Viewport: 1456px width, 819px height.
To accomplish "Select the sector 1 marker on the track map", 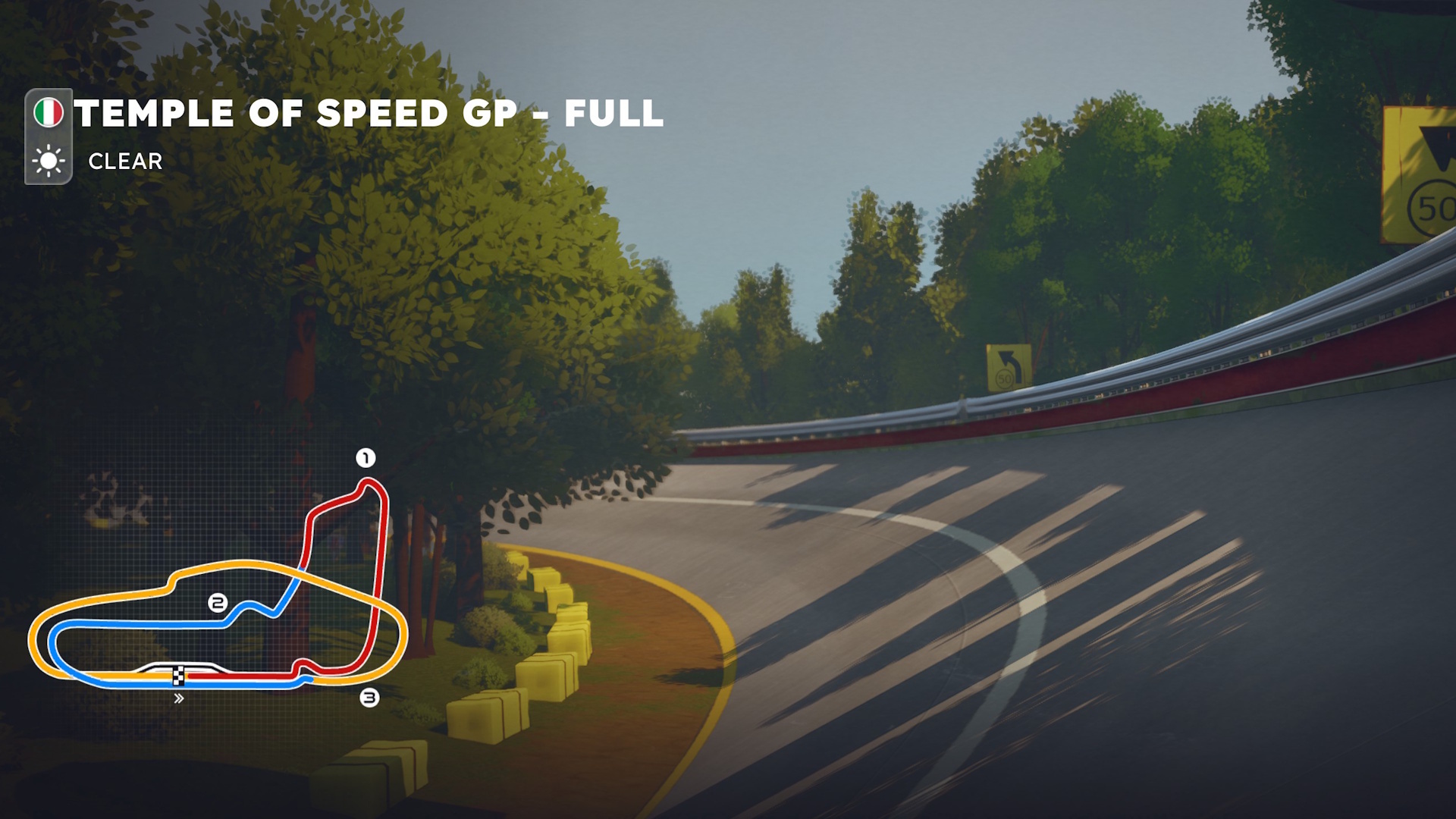I will 366,458.
